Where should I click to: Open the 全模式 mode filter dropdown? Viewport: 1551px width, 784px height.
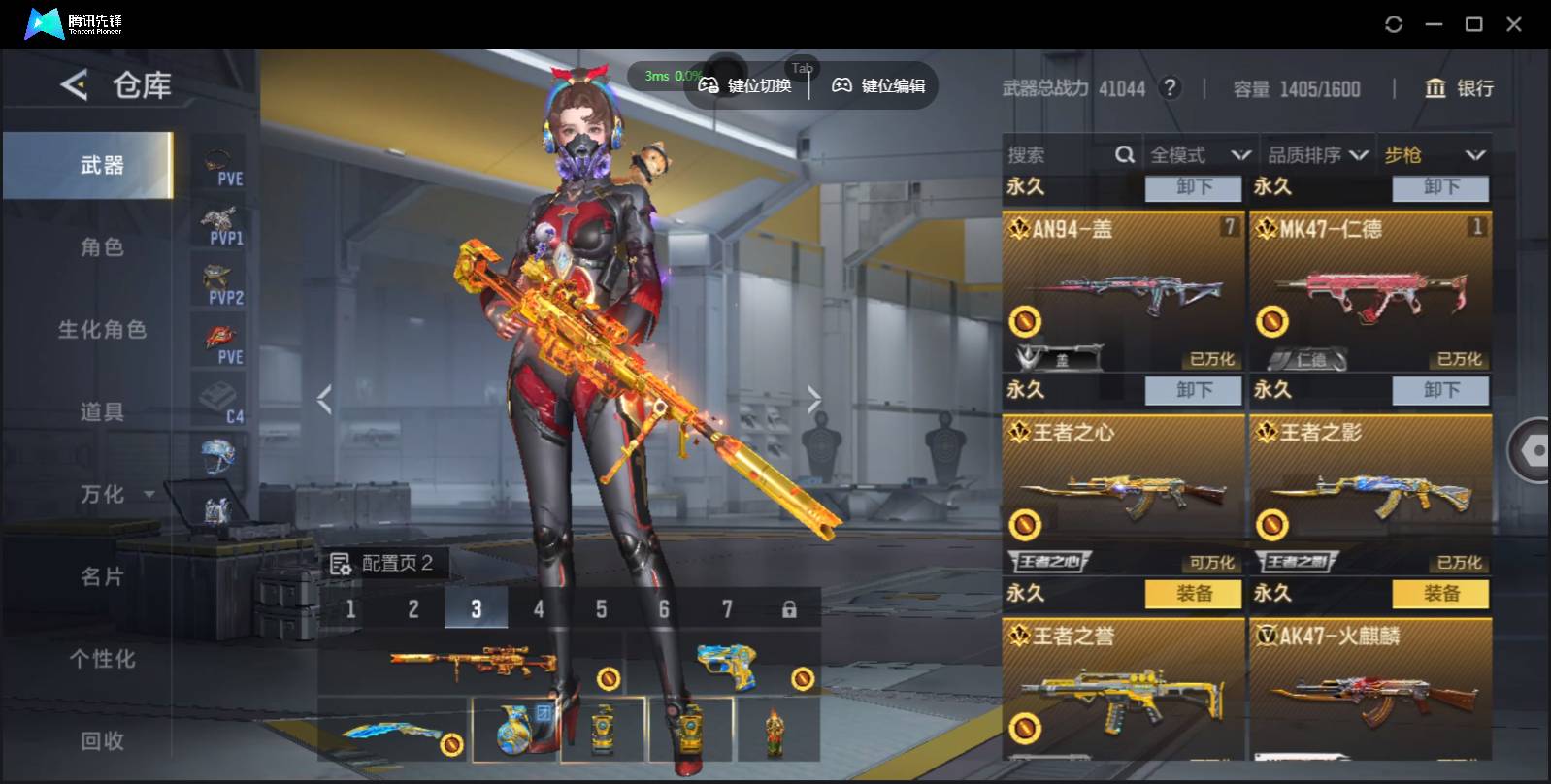coord(1200,155)
